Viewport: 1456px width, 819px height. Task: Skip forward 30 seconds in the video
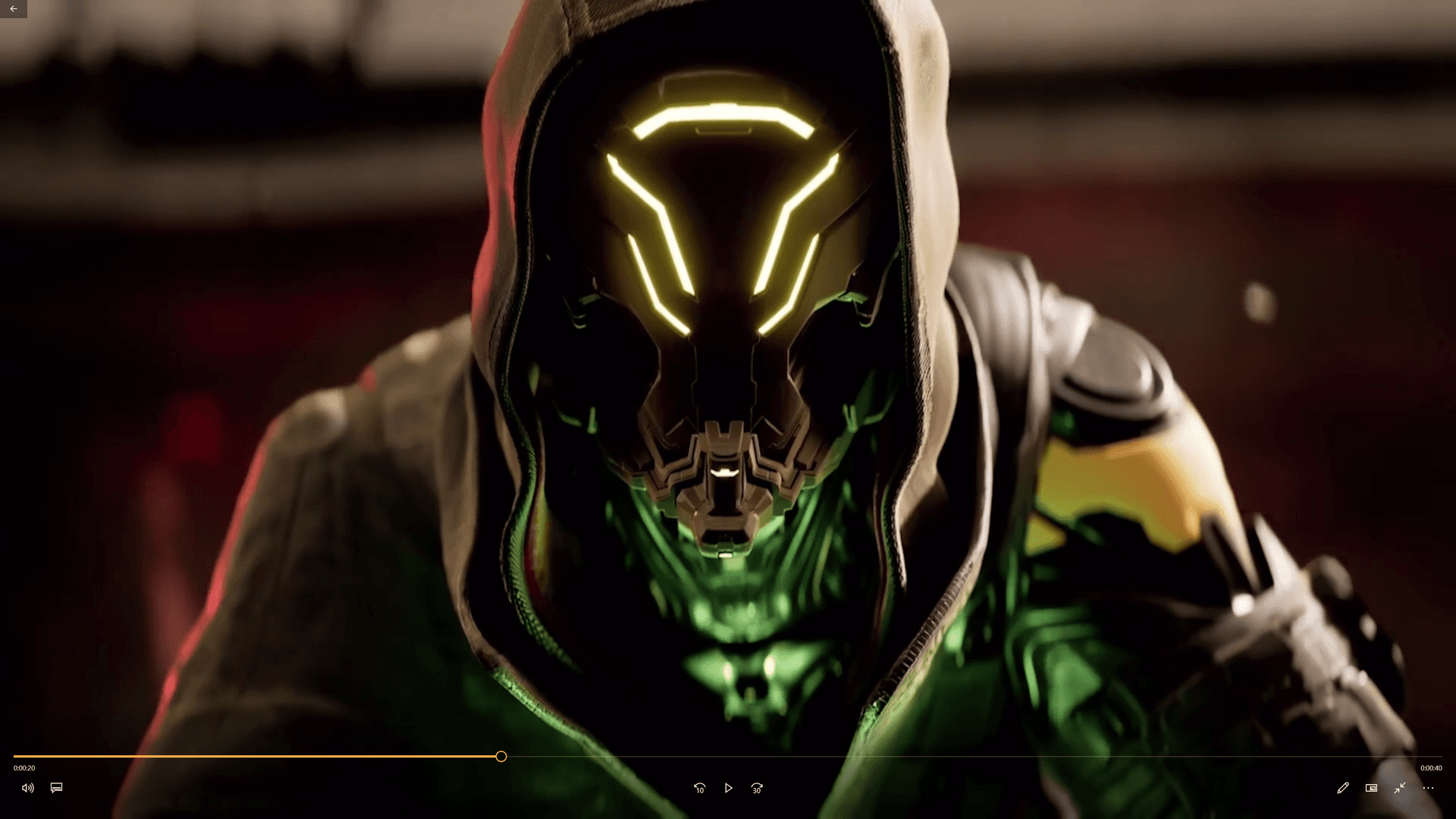756,788
